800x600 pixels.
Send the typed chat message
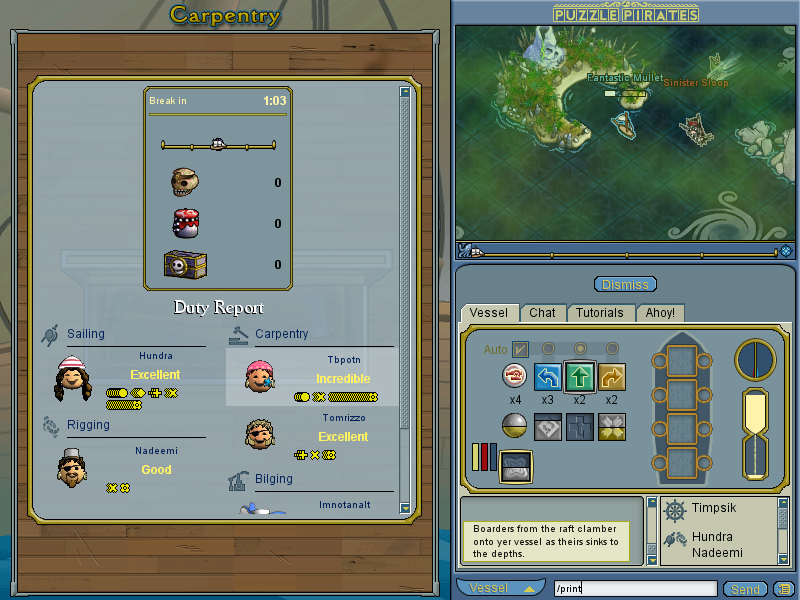click(x=744, y=589)
